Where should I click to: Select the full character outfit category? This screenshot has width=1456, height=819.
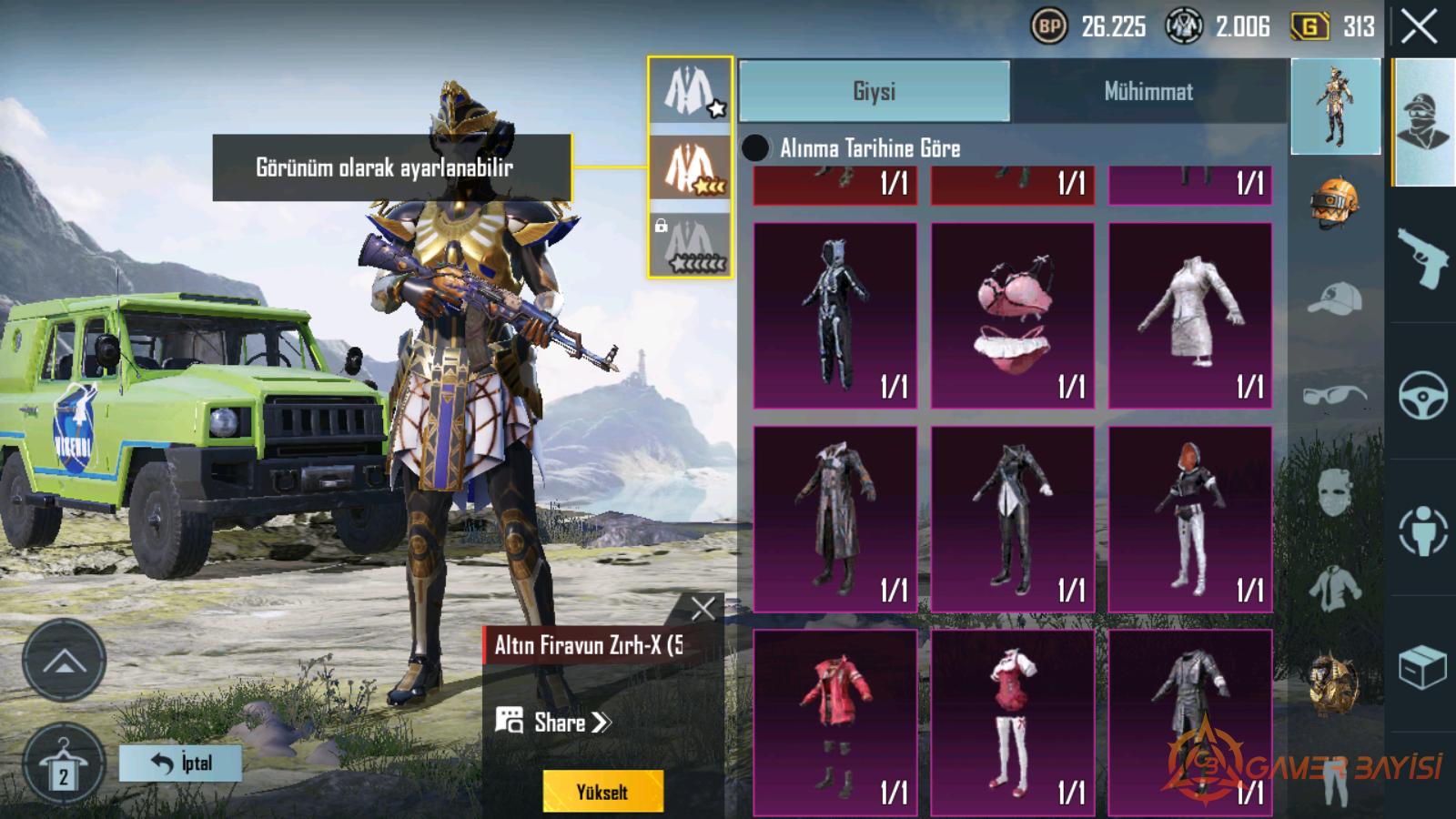pos(1335,106)
